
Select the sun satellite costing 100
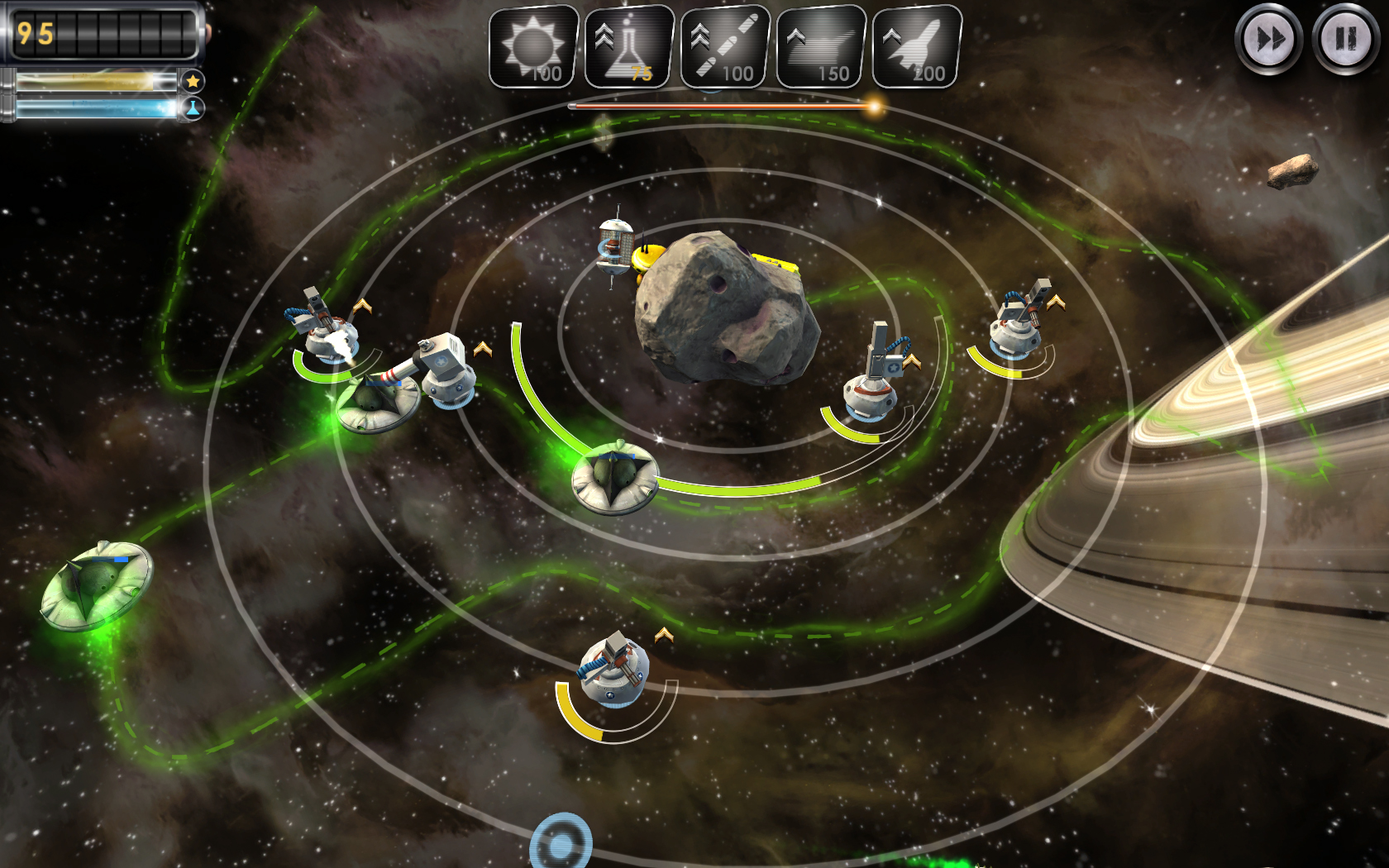tap(533, 47)
